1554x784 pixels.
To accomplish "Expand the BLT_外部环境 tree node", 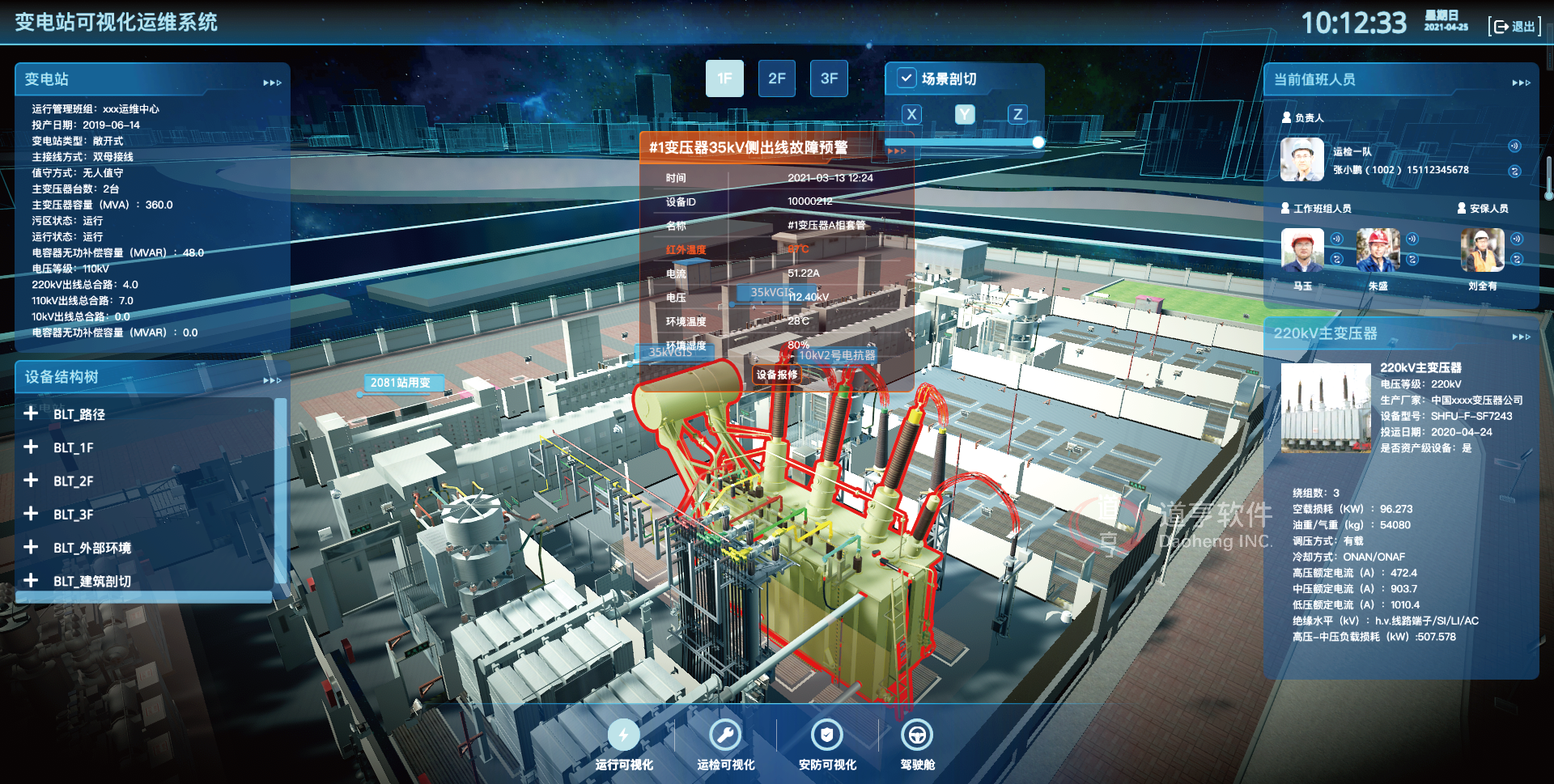I will (31, 547).
